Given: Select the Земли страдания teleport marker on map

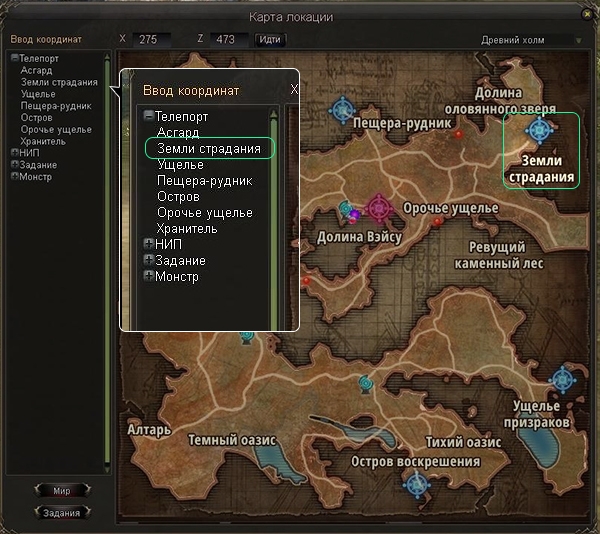Looking at the screenshot, I should pos(541,131).
